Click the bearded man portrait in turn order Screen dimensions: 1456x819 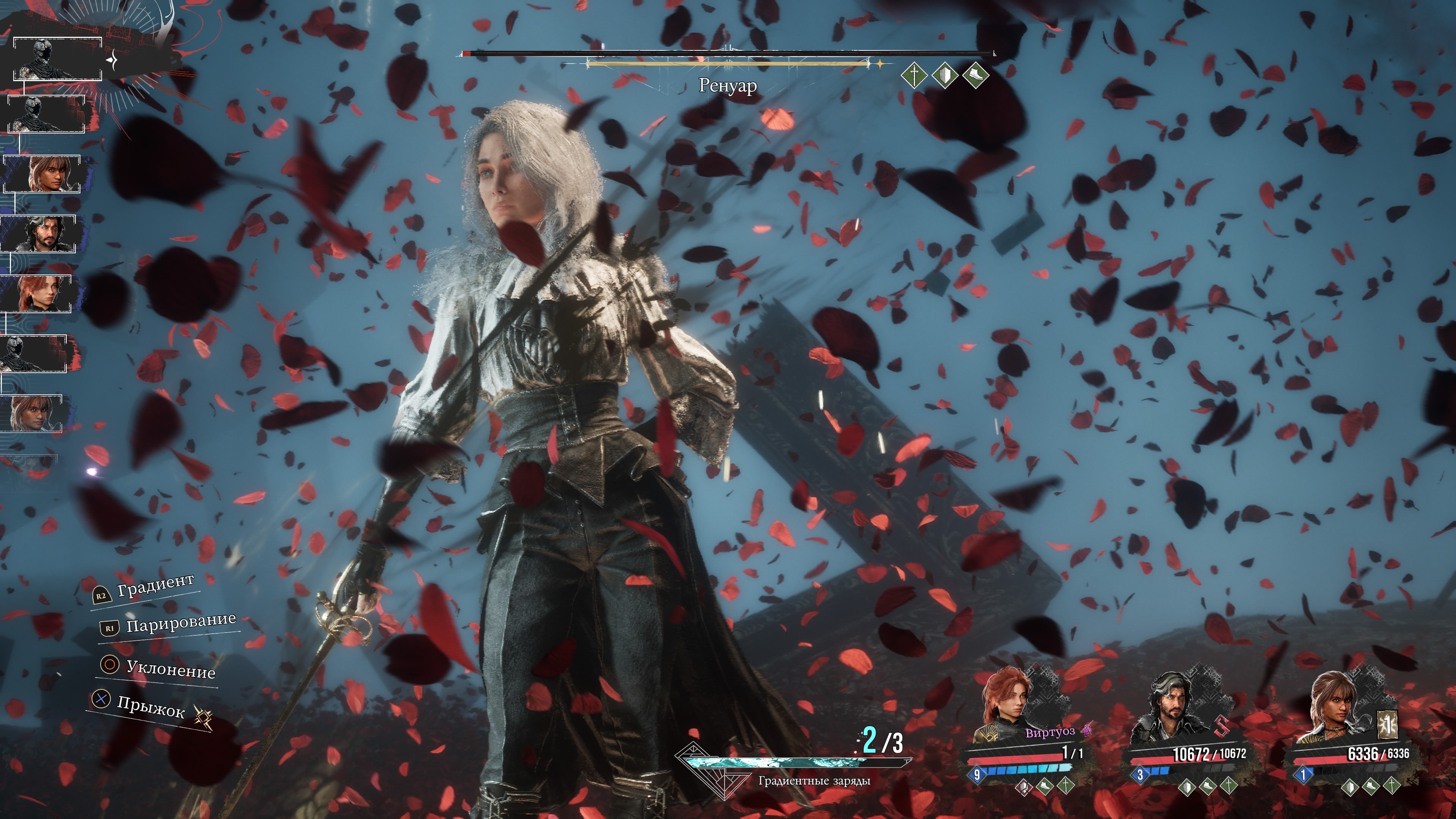pyautogui.click(x=39, y=234)
